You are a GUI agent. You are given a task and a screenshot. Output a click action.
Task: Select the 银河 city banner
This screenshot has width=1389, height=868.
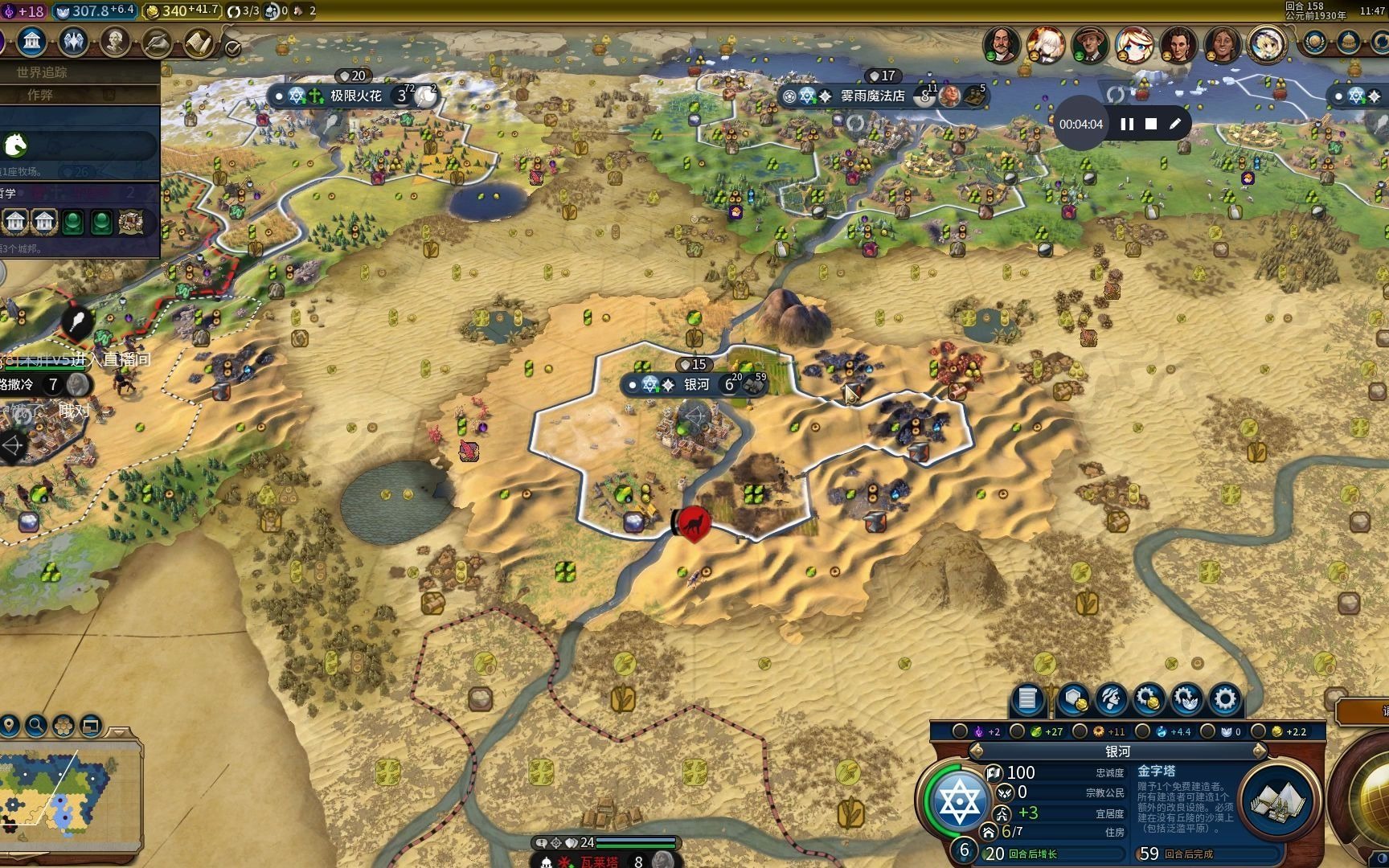(696, 384)
